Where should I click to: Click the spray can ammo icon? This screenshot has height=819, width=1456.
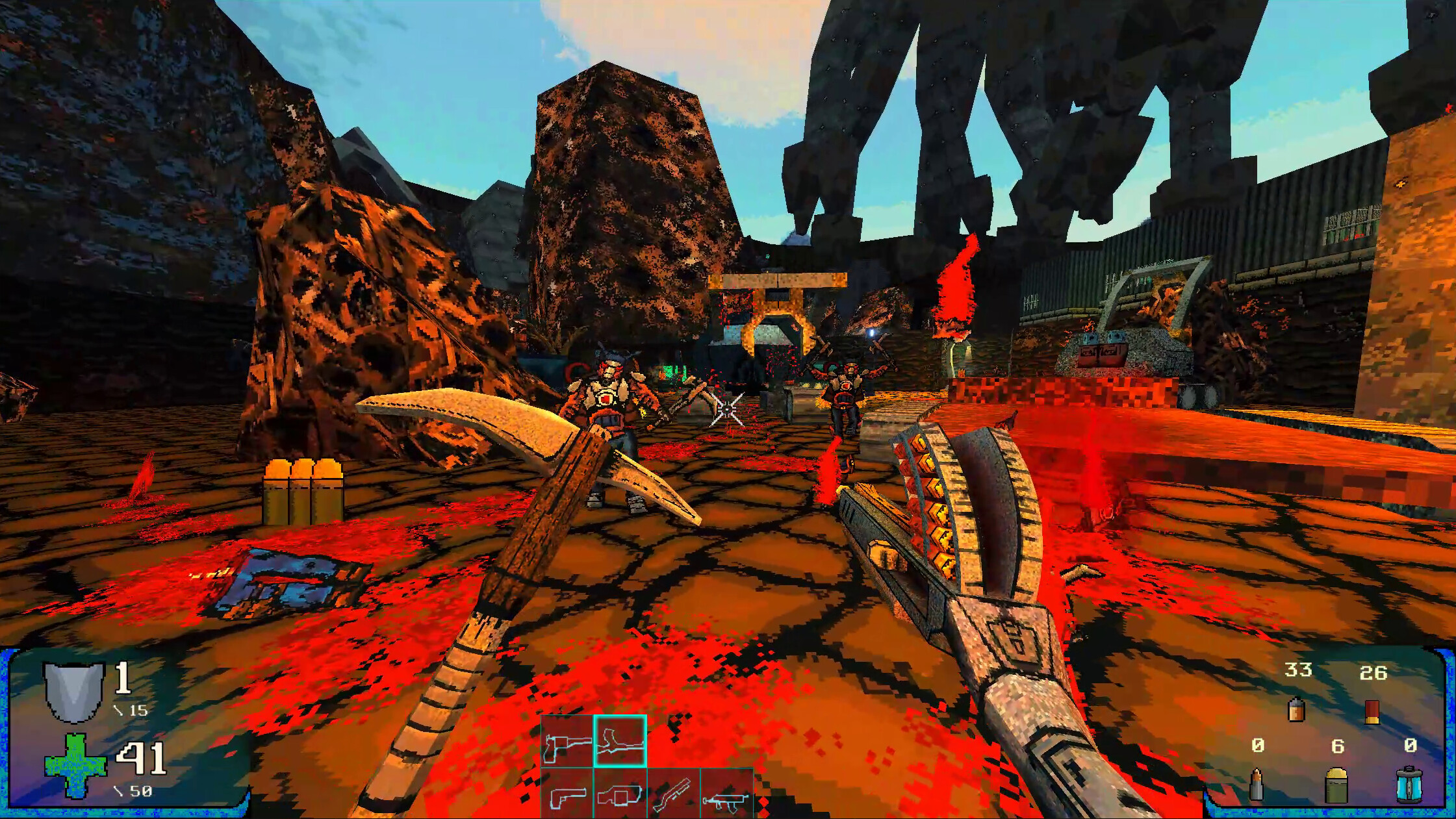pyautogui.click(x=1296, y=710)
